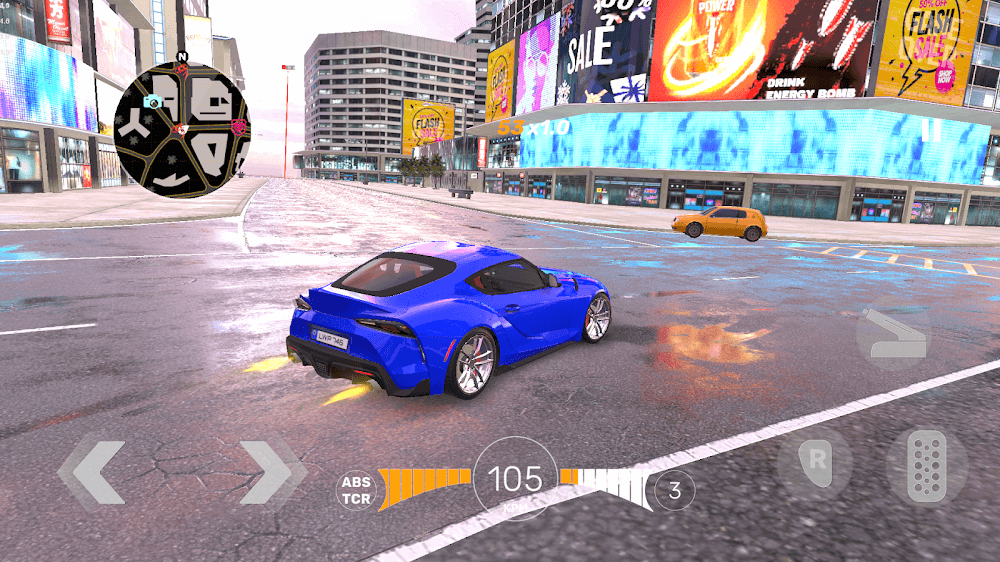Toggle the ABS TCR assist button
The image size is (1000, 562).
(x=356, y=489)
